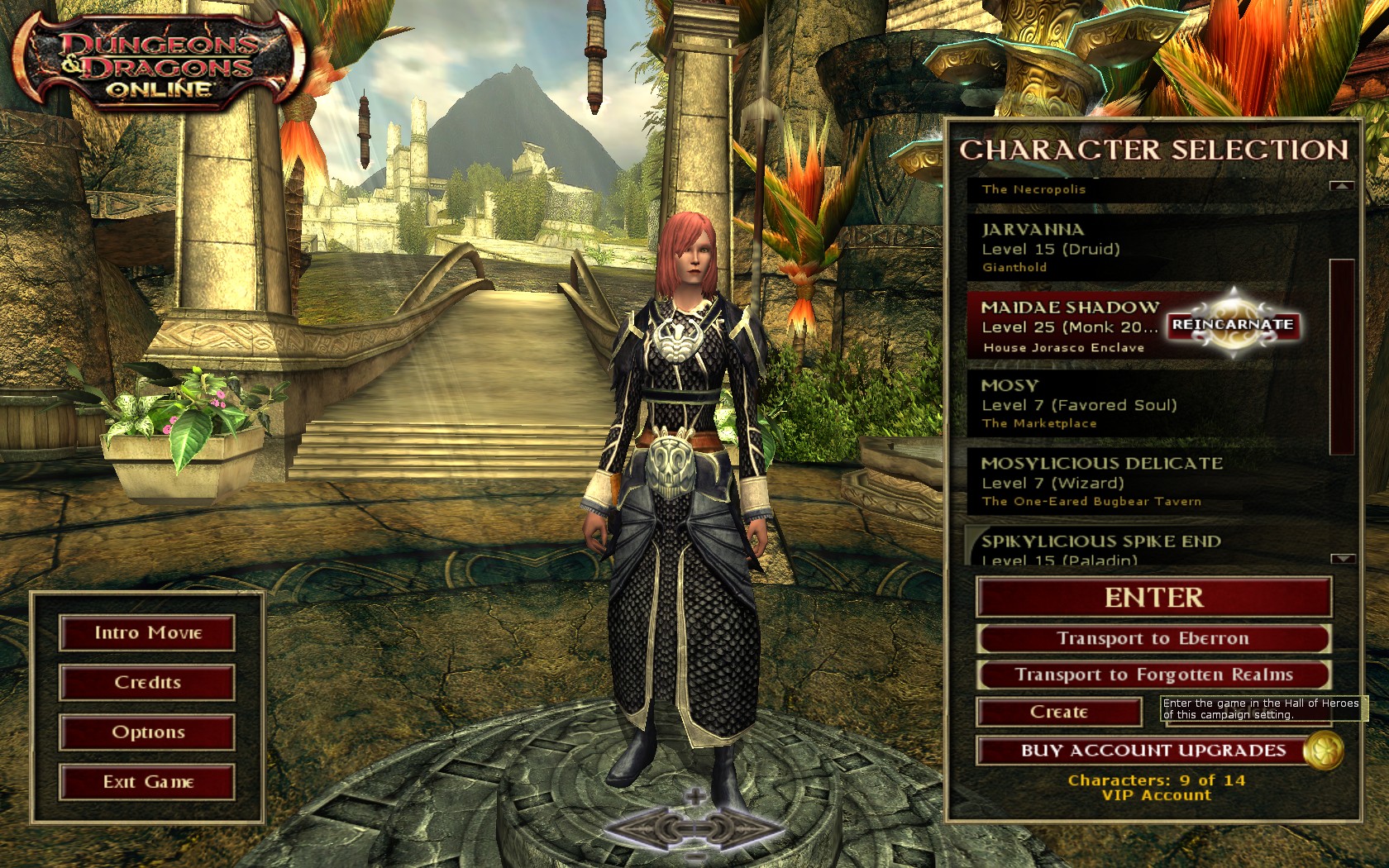1389x868 pixels.
Task: Zoom in with the plus control
Action: (x=695, y=797)
